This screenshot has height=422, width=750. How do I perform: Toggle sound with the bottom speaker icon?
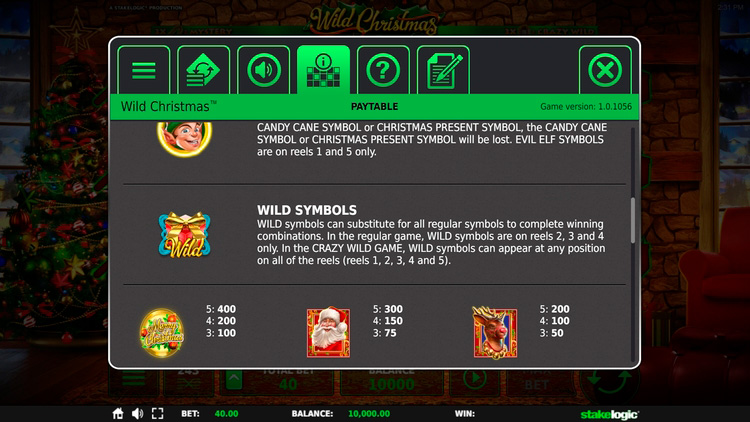click(137, 413)
